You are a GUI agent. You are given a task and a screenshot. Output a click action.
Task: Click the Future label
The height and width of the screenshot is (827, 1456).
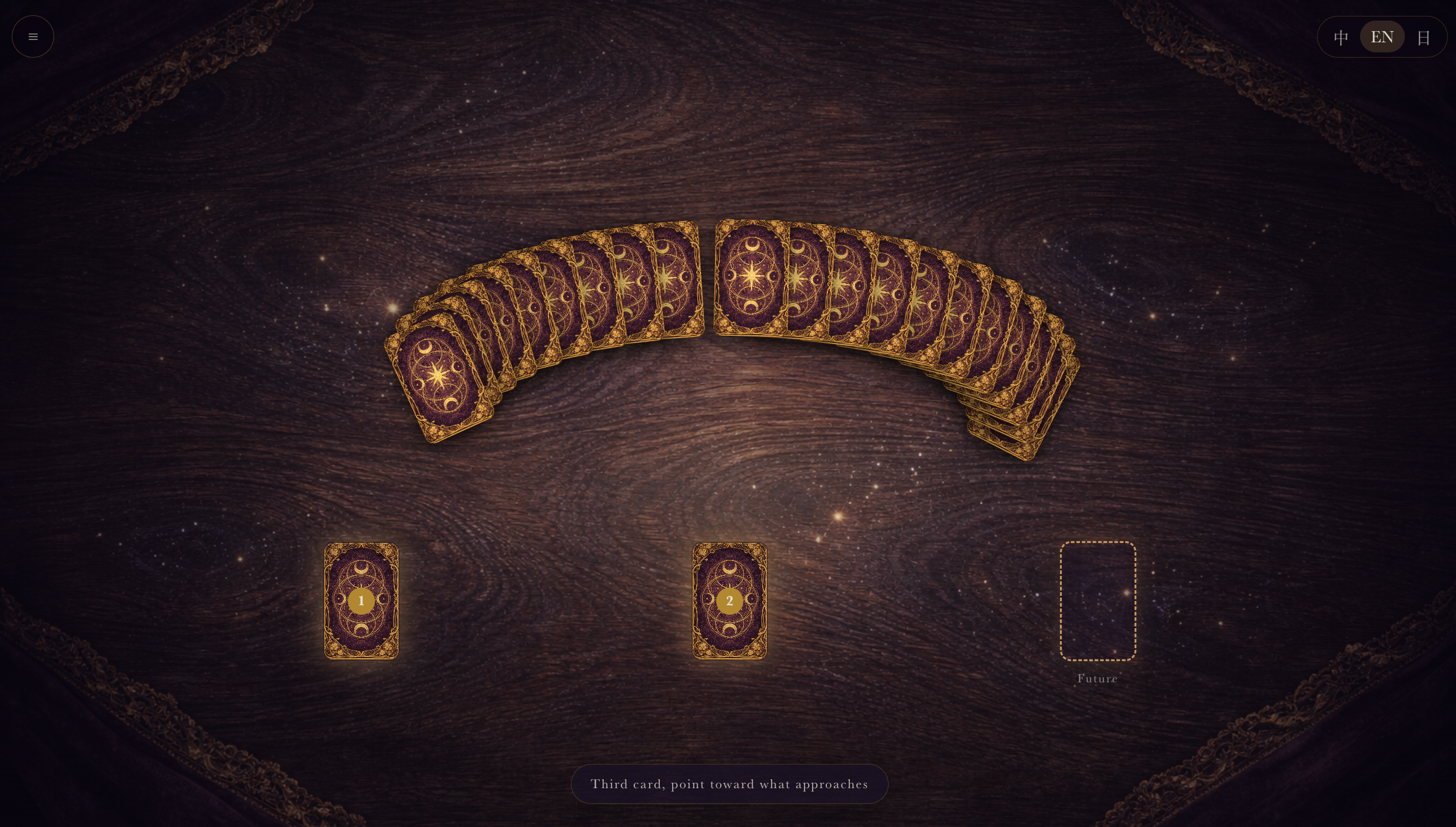[x=1097, y=678]
